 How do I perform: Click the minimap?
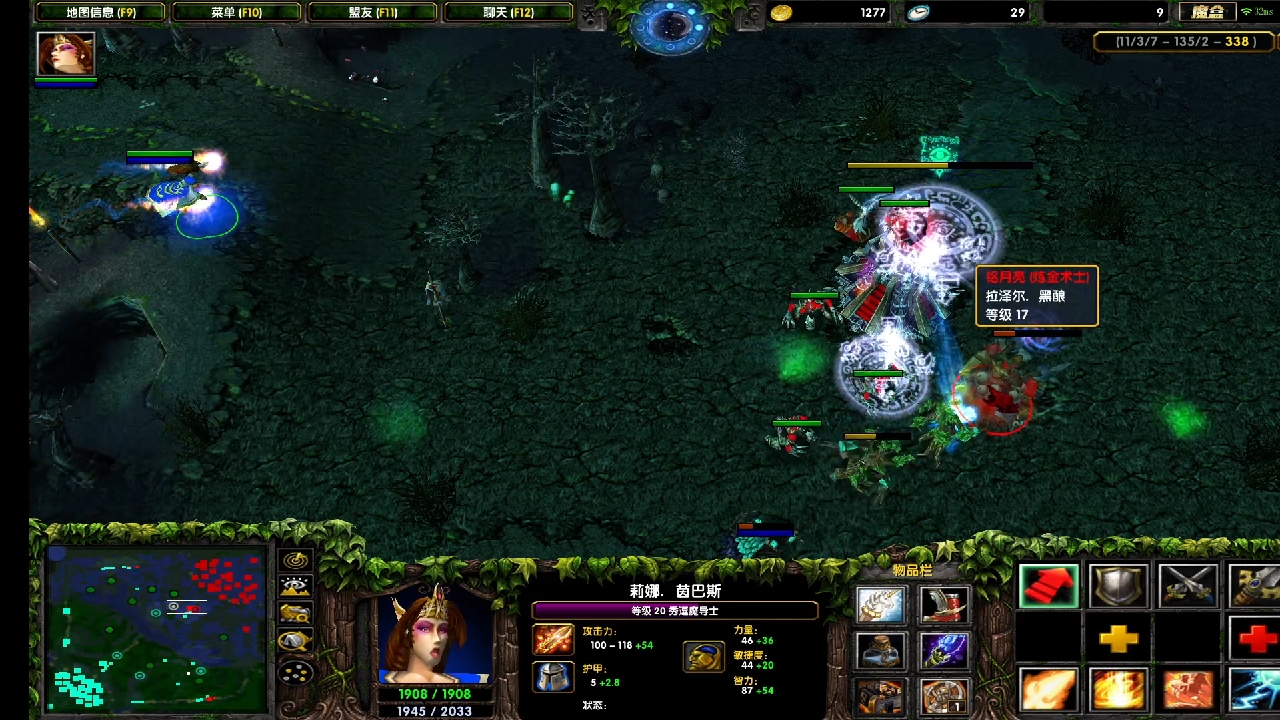[x=156, y=629]
